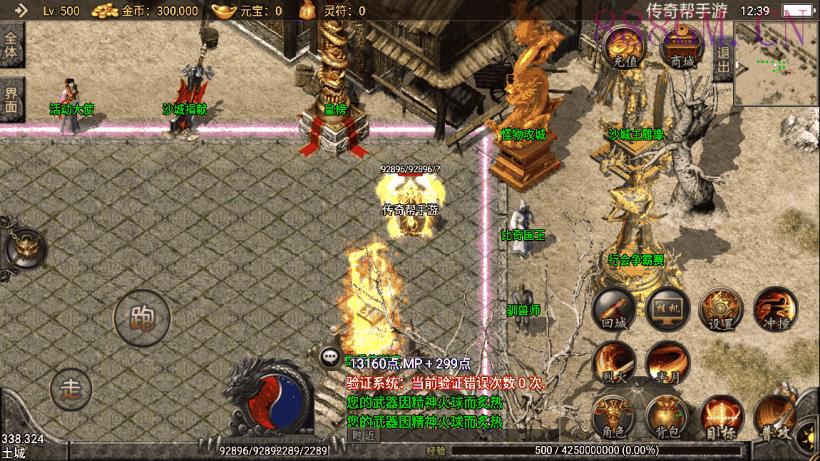Activate the 半月 half-moon slash skill
The height and width of the screenshot is (461, 820).
click(x=667, y=363)
